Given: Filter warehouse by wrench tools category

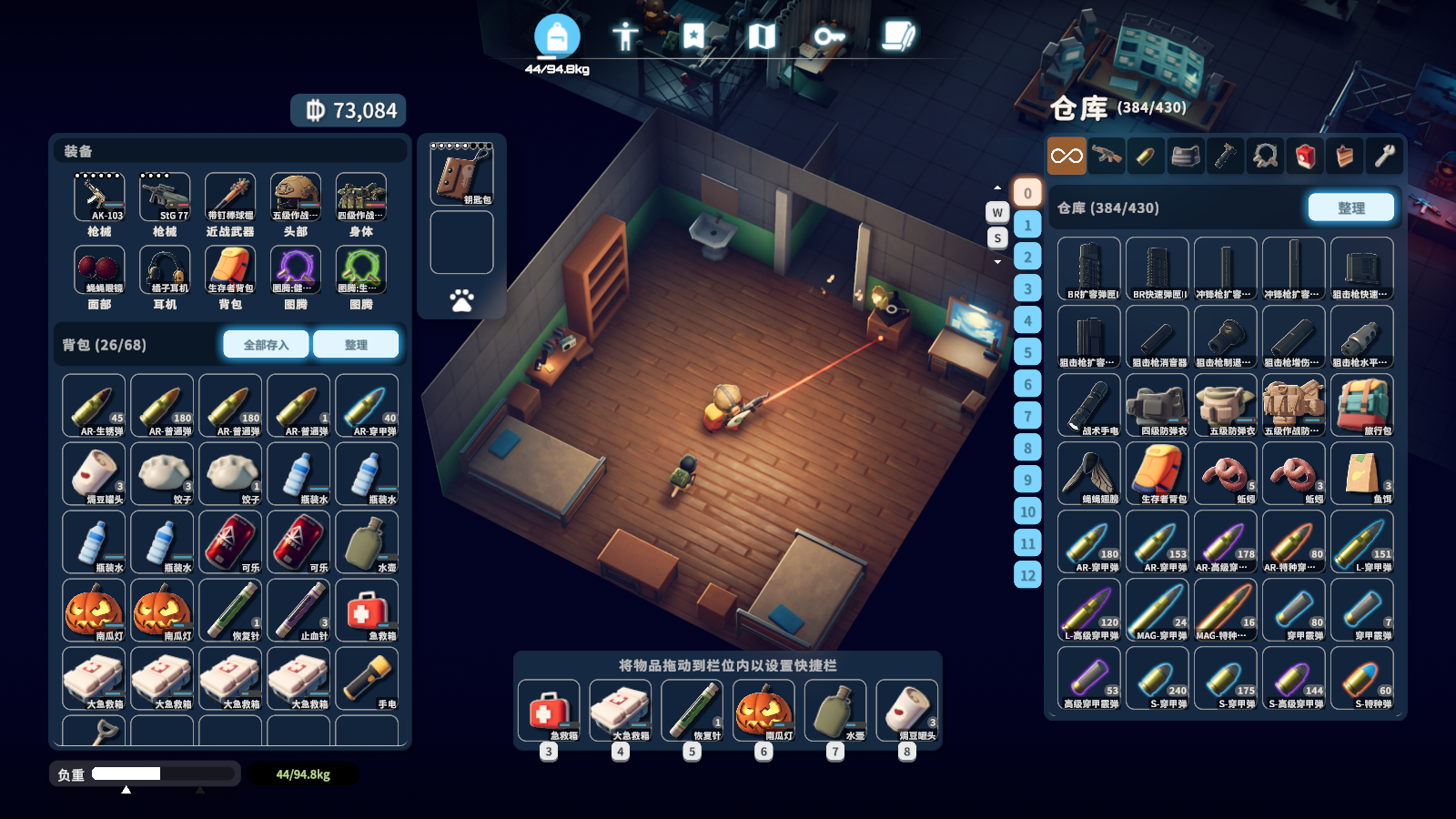Looking at the screenshot, I should (x=1384, y=157).
